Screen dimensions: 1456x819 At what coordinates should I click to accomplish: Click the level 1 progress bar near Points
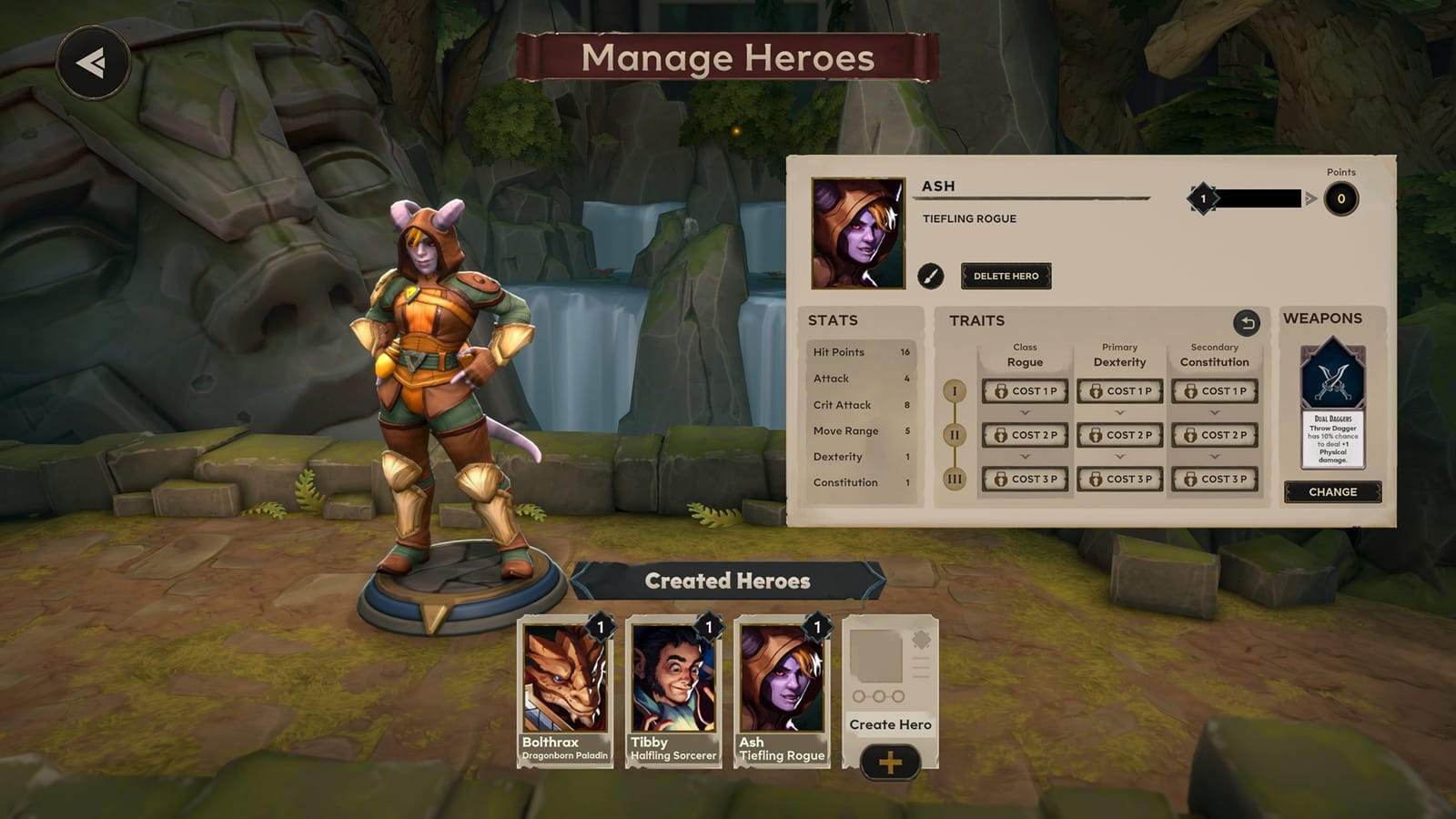(x=1256, y=198)
